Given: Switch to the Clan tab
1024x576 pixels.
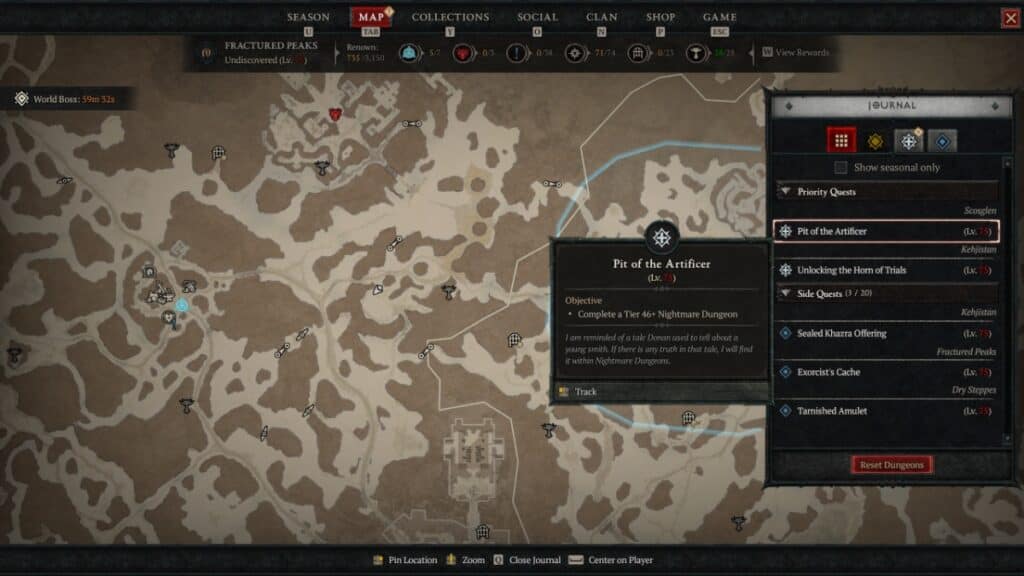Looking at the screenshot, I should (602, 17).
